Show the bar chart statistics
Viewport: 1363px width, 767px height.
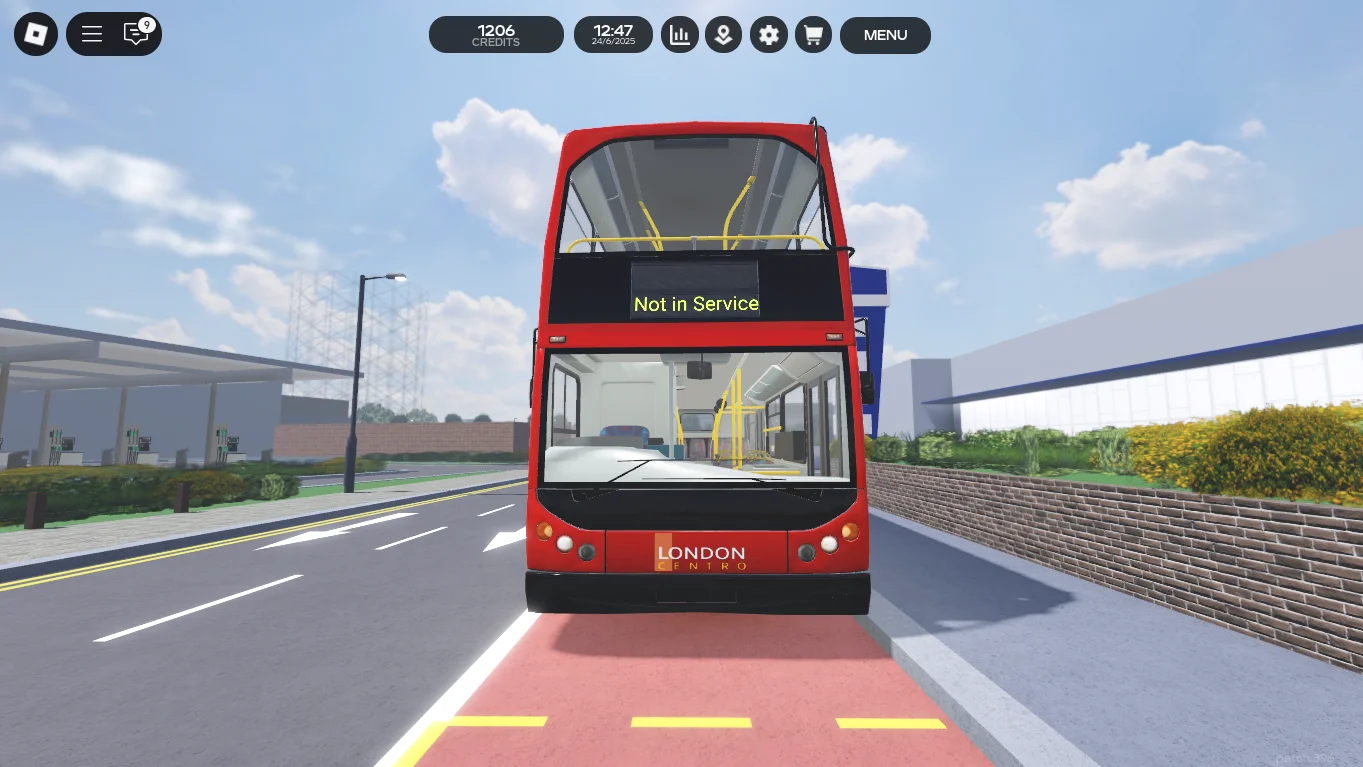click(x=680, y=35)
